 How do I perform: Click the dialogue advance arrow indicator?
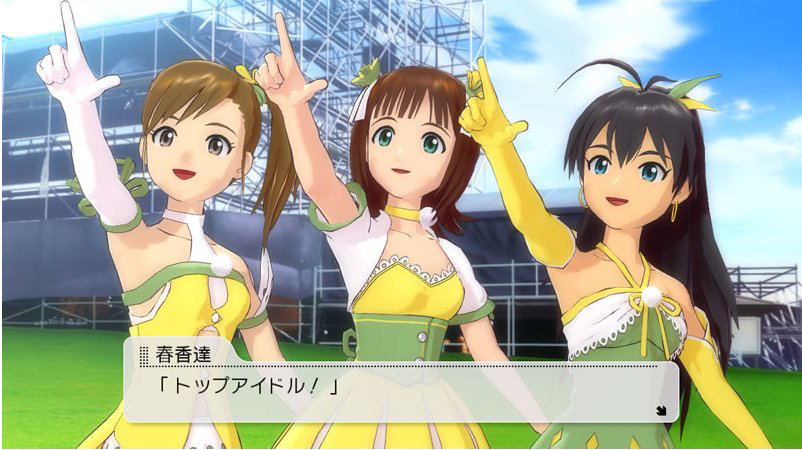661,408
